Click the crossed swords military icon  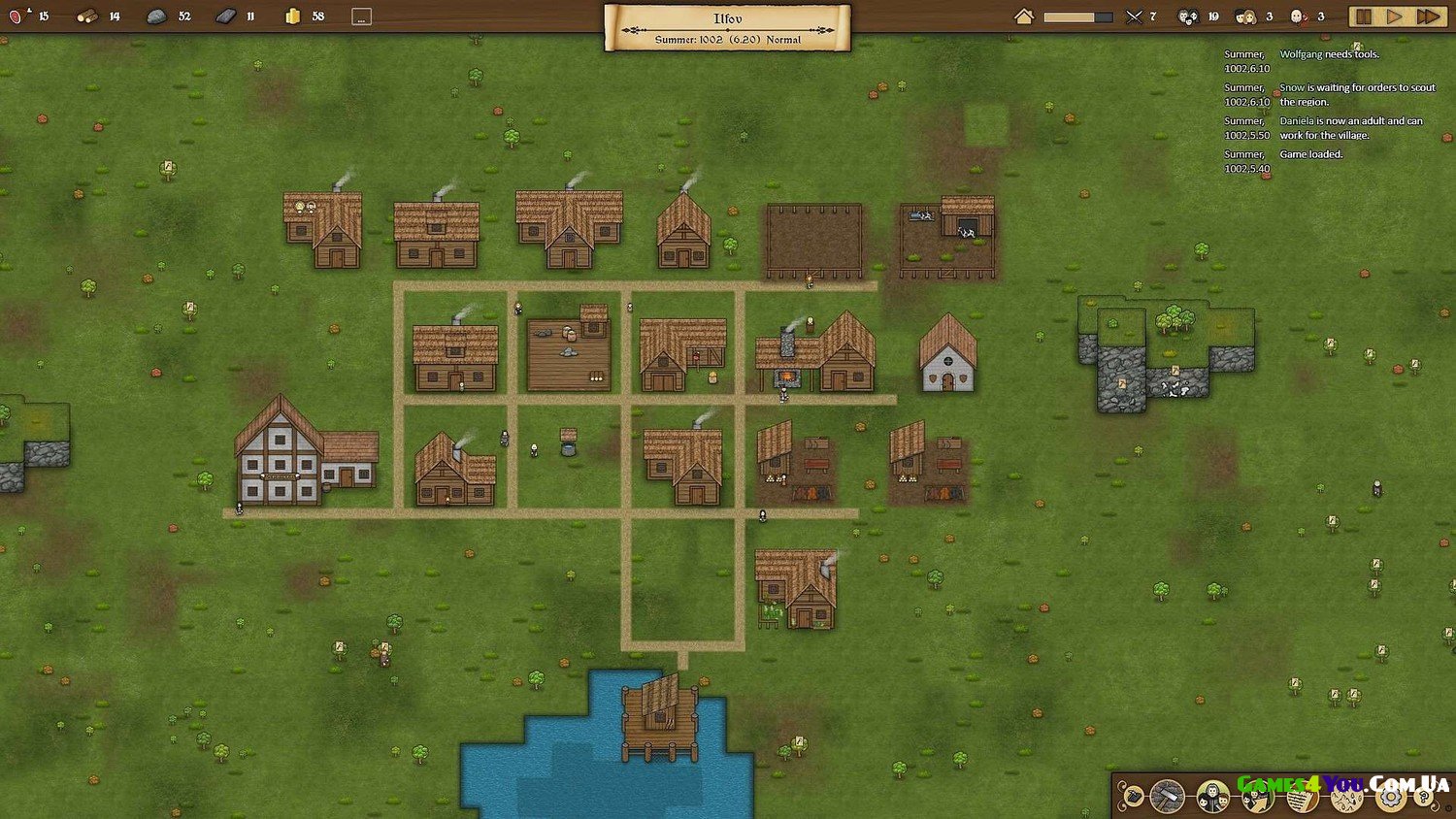tap(1134, 16)
